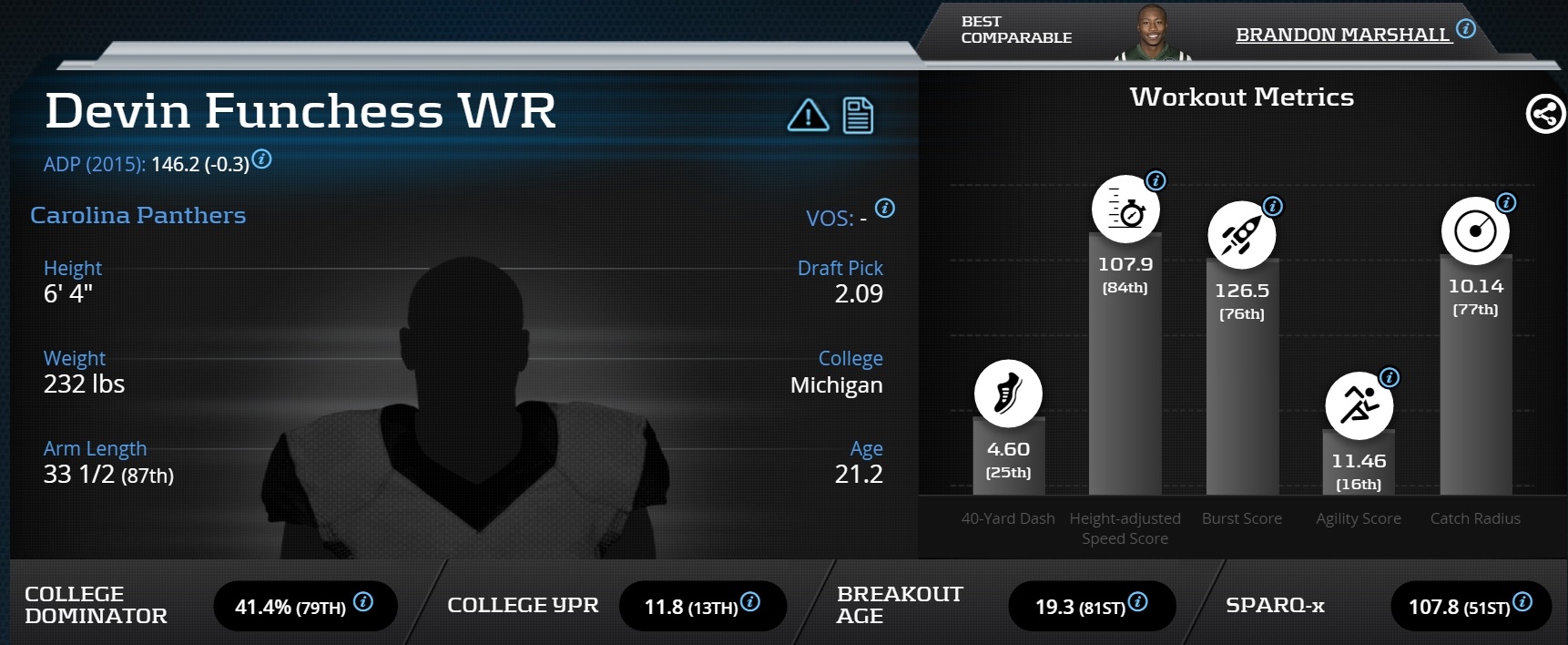This screenshot has width=1568, height=645.
Task: Open the warning triangle alert icon
Action: click(x=808, y=116)
